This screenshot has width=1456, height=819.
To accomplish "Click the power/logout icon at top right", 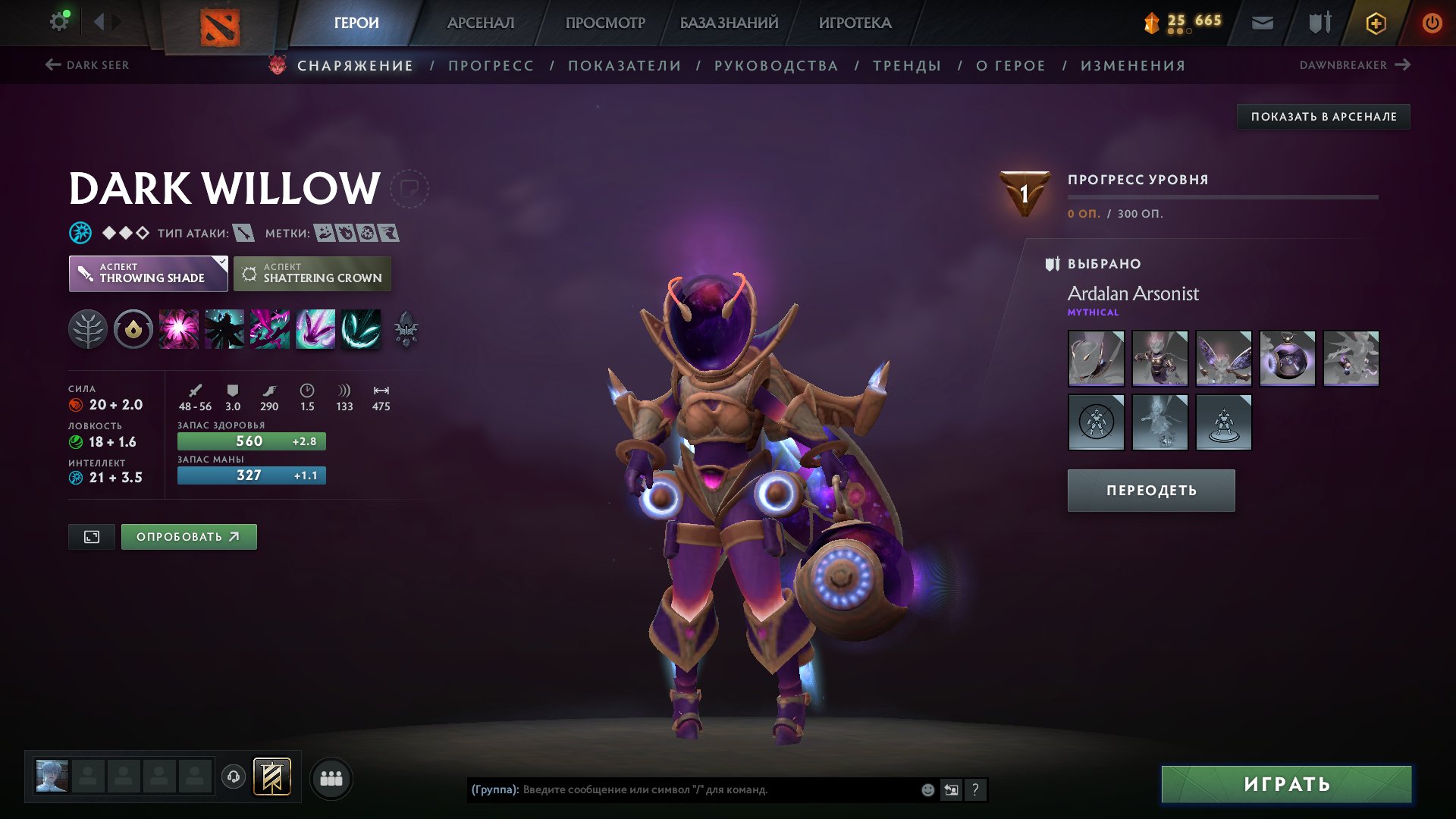I will [x=1432, y=23].
